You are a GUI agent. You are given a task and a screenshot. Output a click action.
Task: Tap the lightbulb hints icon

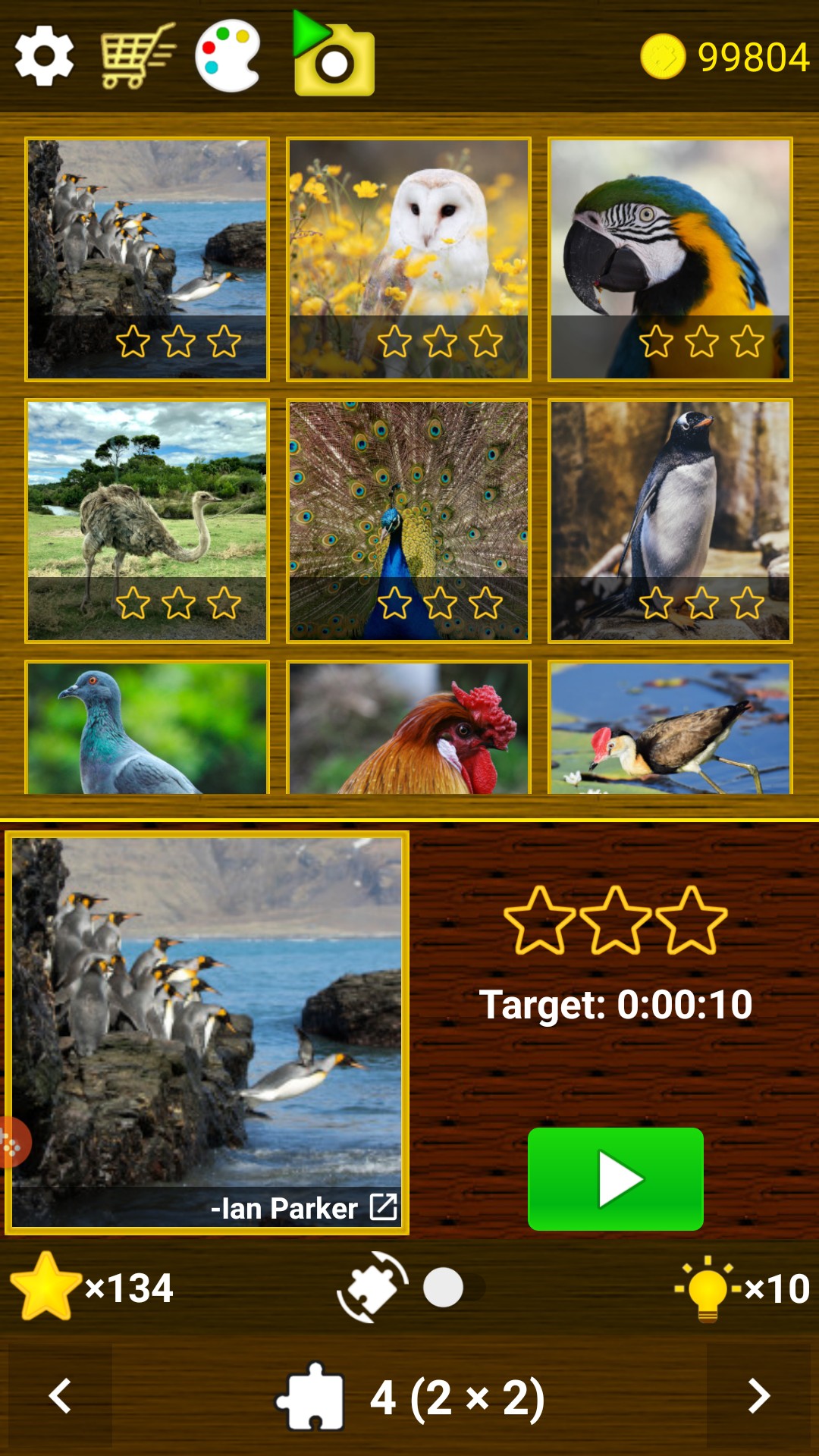tap(708, 1288)
